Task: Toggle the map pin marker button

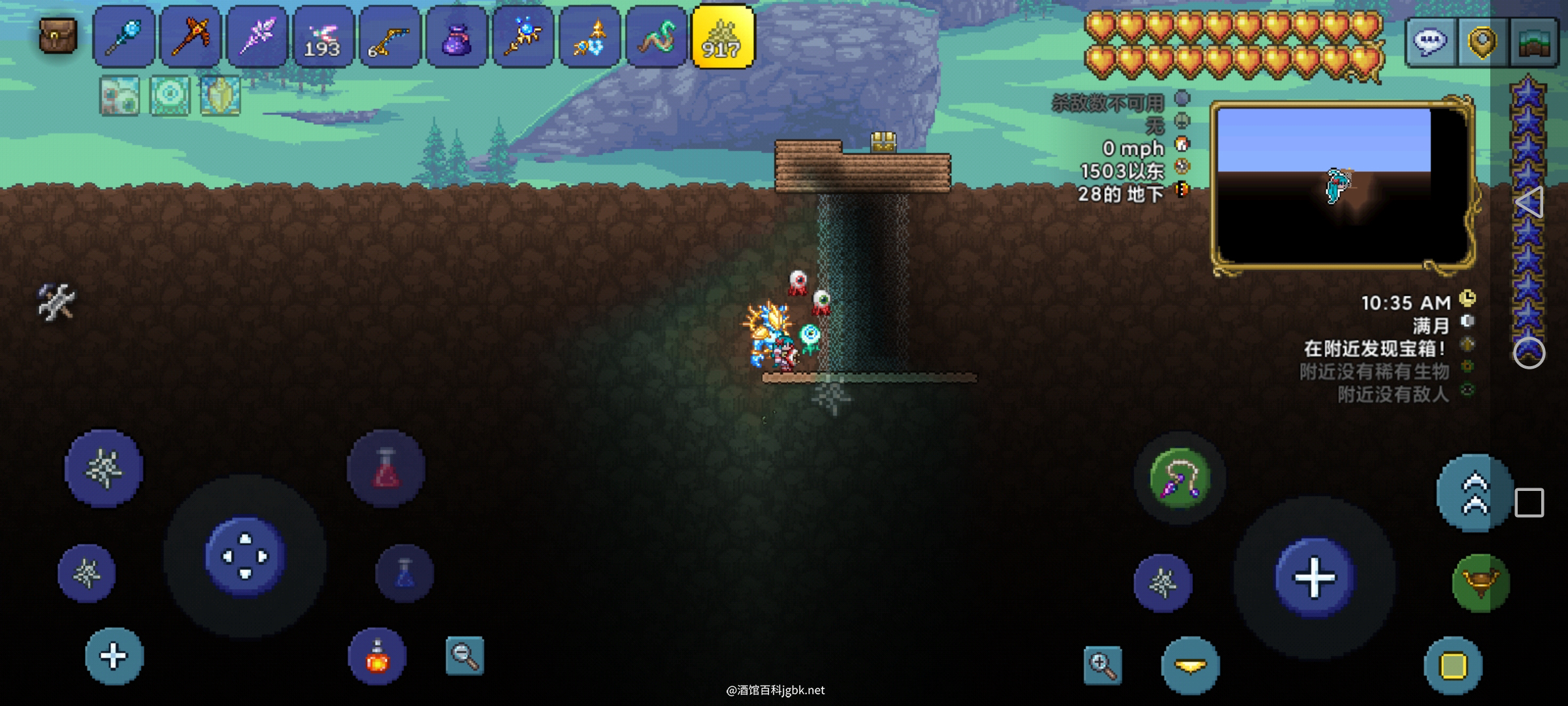Action: 1482,42
